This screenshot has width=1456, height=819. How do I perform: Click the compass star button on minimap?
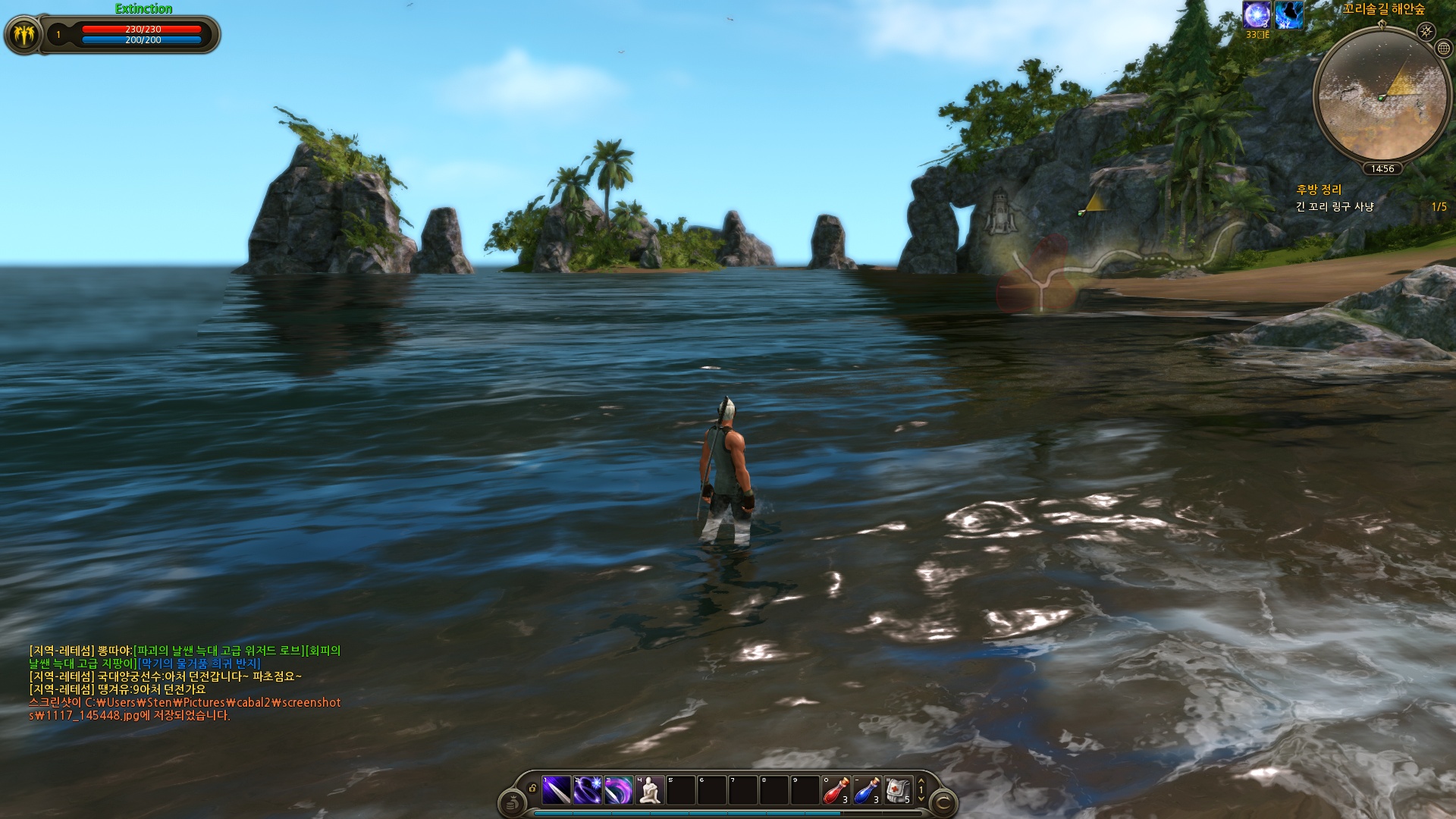1426,31
